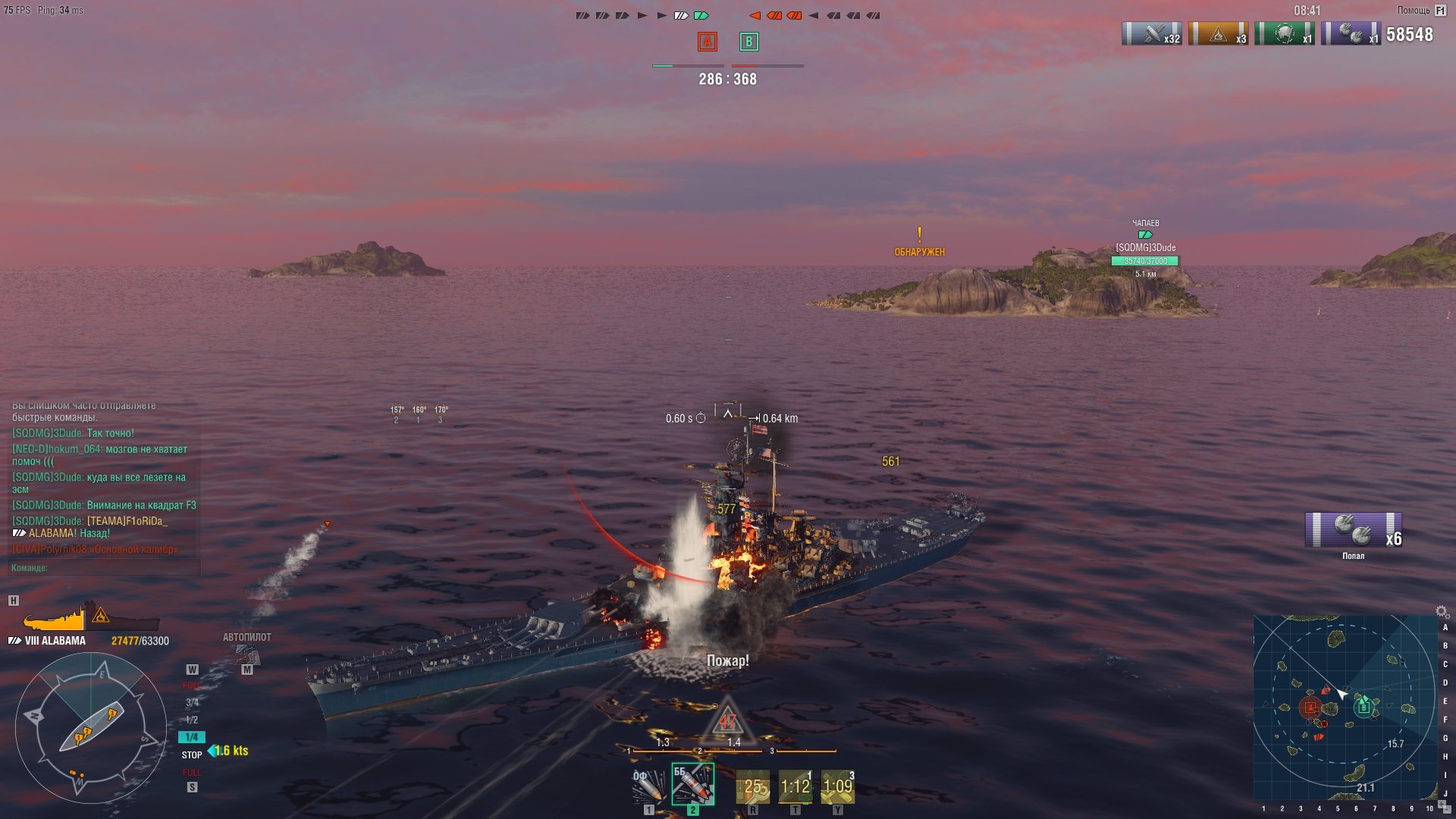Image resolution: width=1456 pixels, height=819 pixels.
Task: Open the minimap settings gear
Action: tap(1442, 611)
